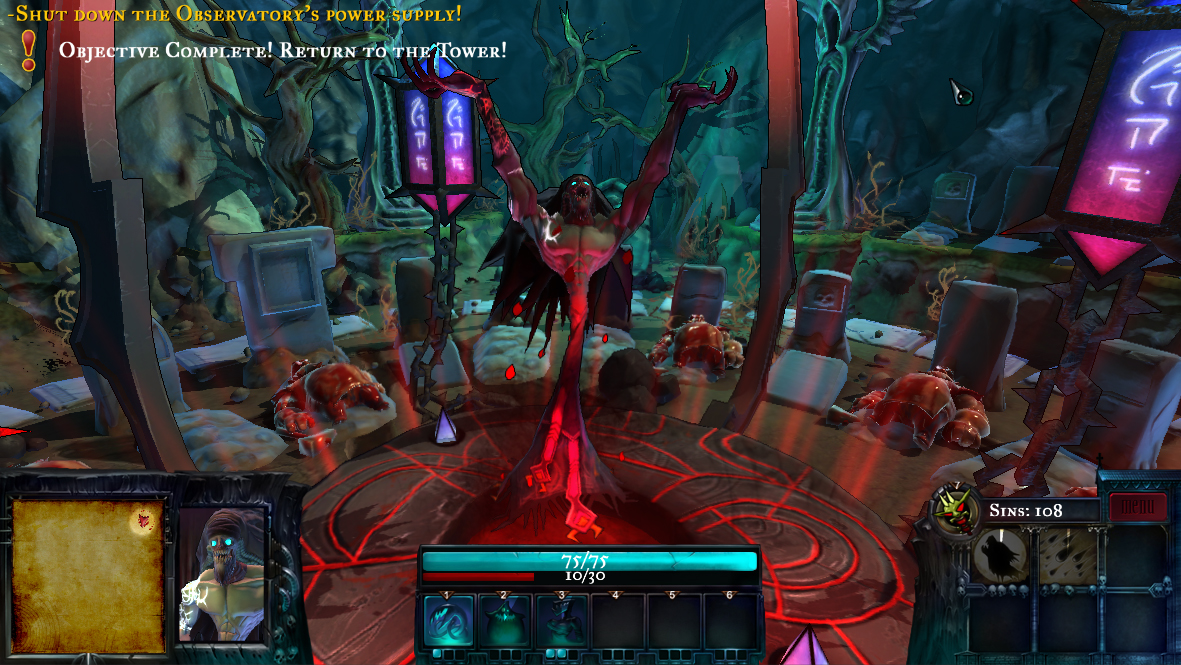The height and width of the screenshot is (665, 1181).
Task: Use the hooded ghost ability in slot 2
Action: [504, 621]
